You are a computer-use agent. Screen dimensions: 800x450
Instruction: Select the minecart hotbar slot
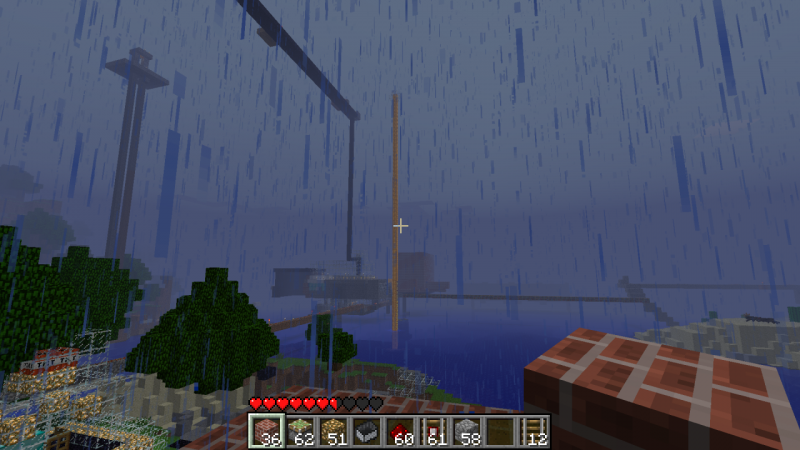coord(365,431)
